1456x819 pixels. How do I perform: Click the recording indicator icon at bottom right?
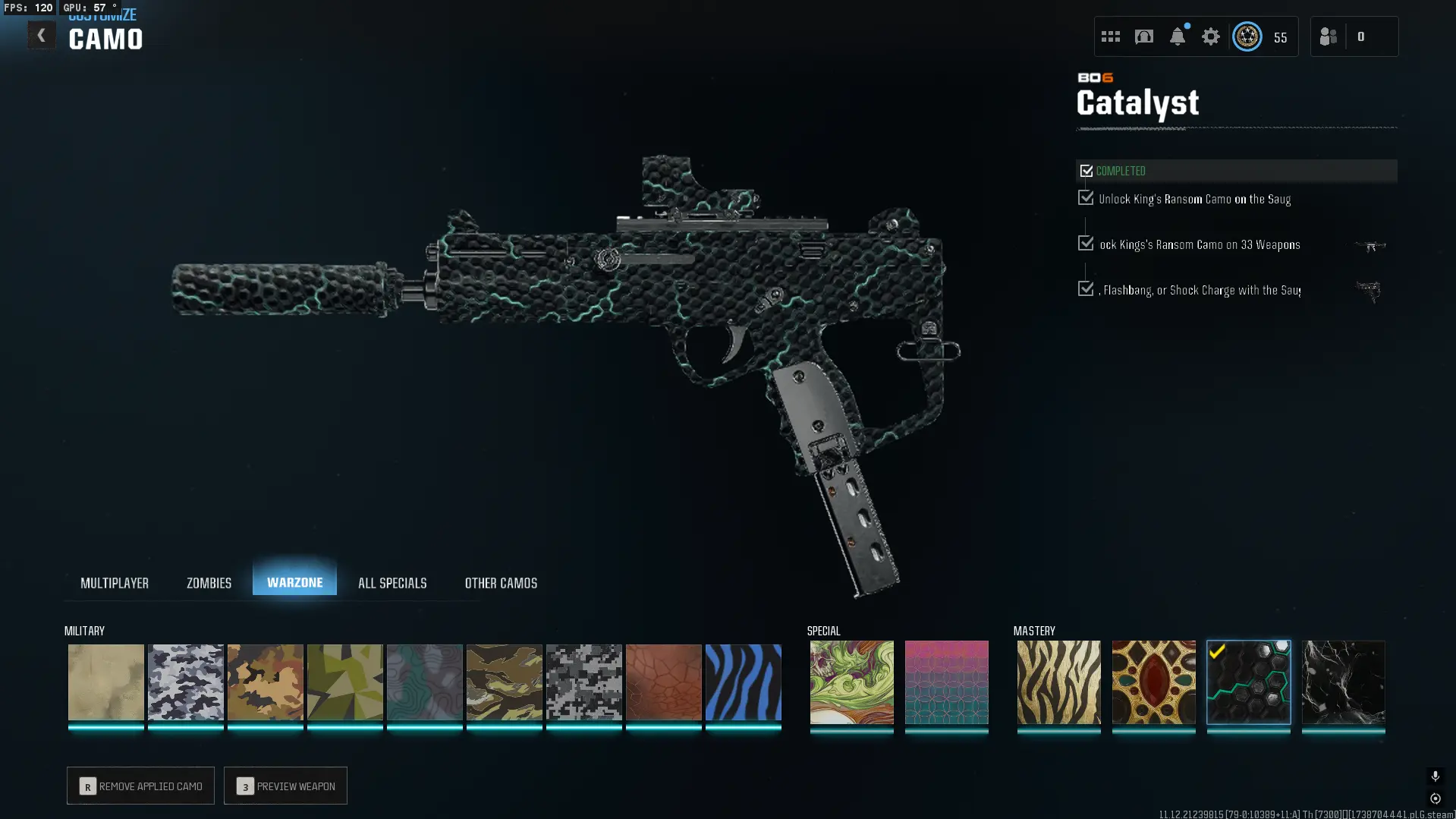coord(1435,799)
